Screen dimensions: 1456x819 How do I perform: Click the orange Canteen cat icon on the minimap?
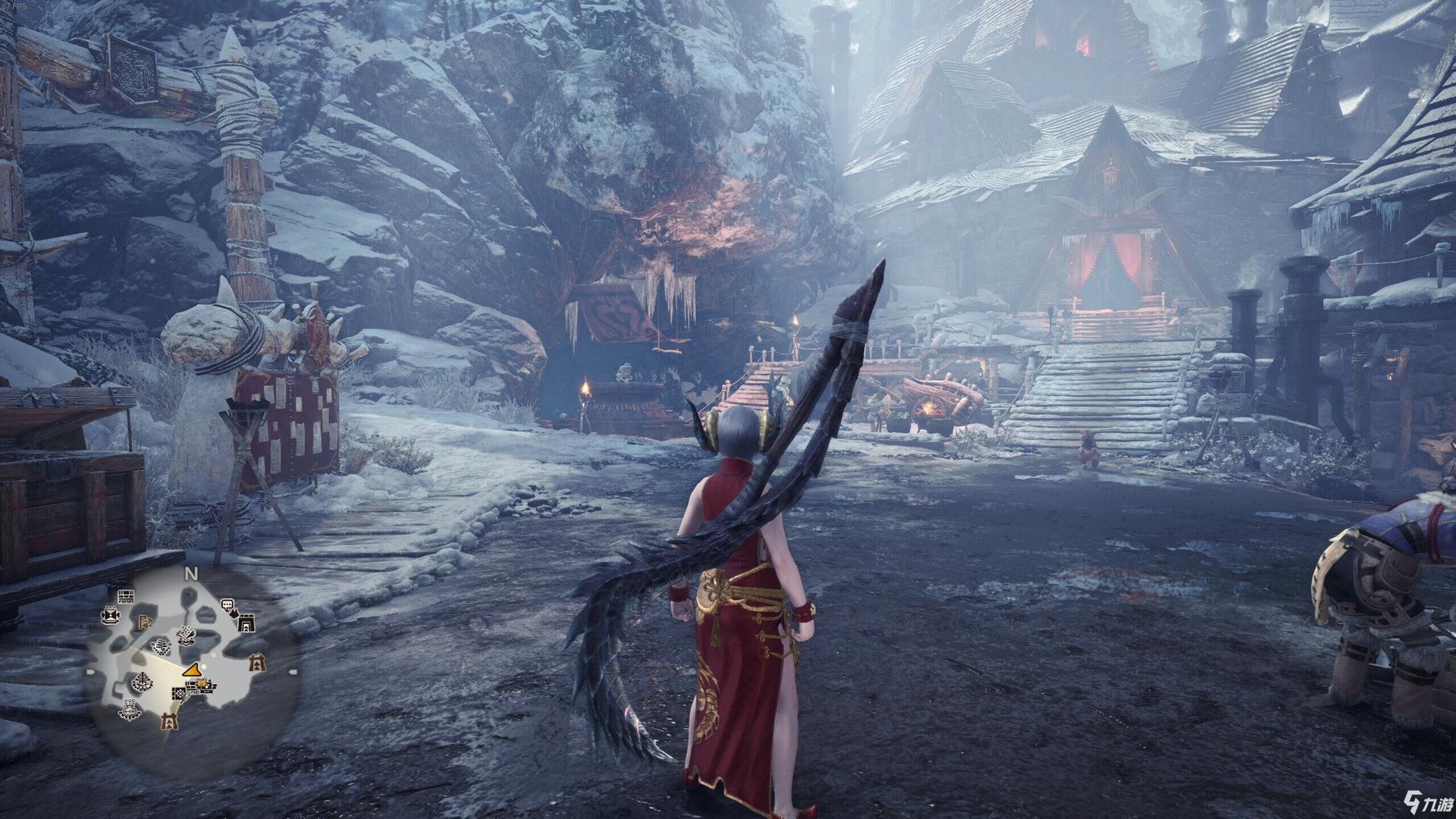(202, 683)
